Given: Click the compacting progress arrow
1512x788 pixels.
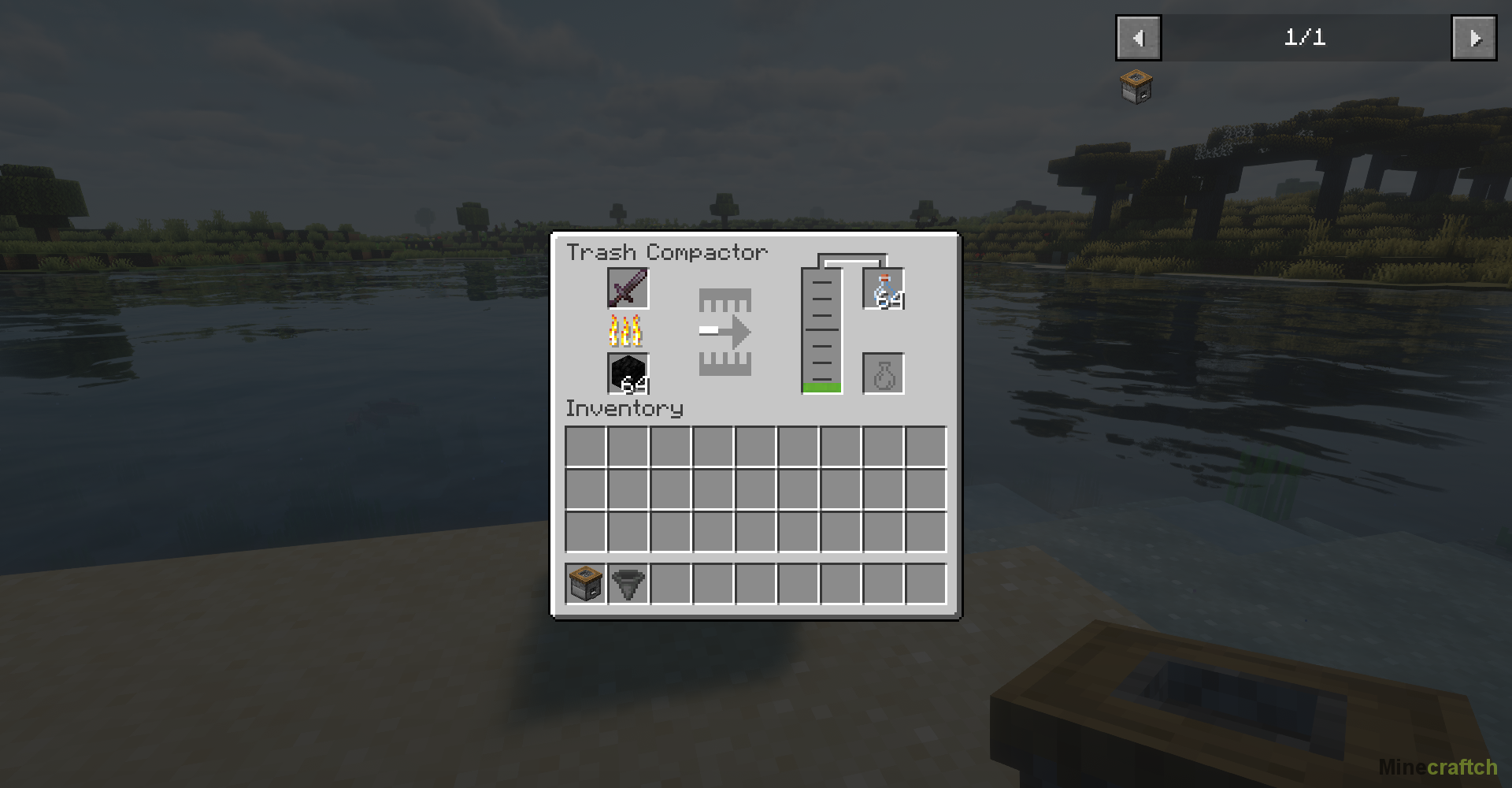Looking at the screenshot, I should (x=725, y=332).
